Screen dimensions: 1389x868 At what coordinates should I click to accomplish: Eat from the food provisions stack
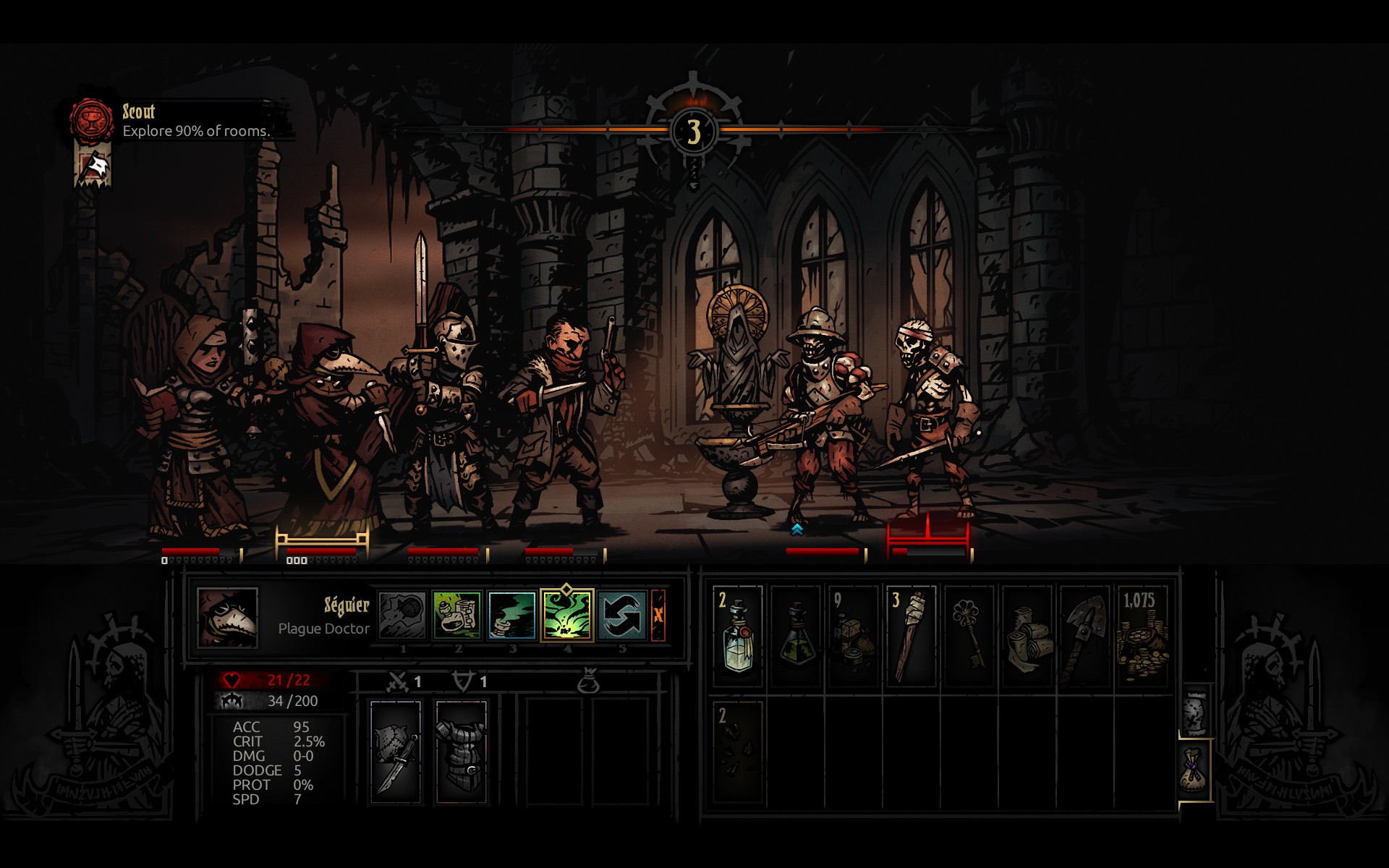pos(854,636)
